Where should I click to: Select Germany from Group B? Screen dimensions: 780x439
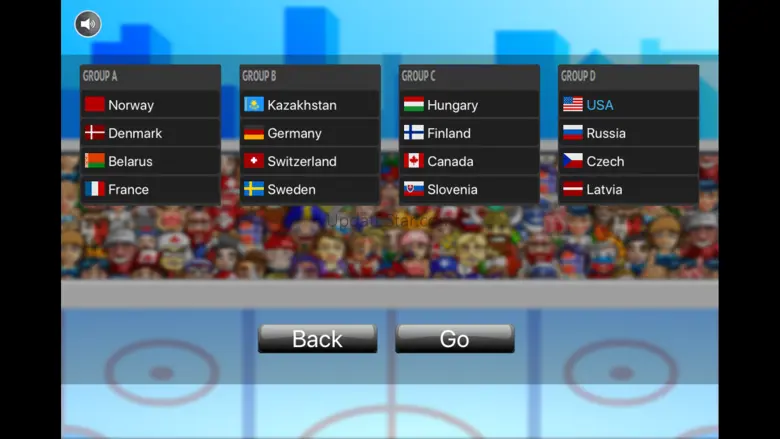tap(310, 133)
